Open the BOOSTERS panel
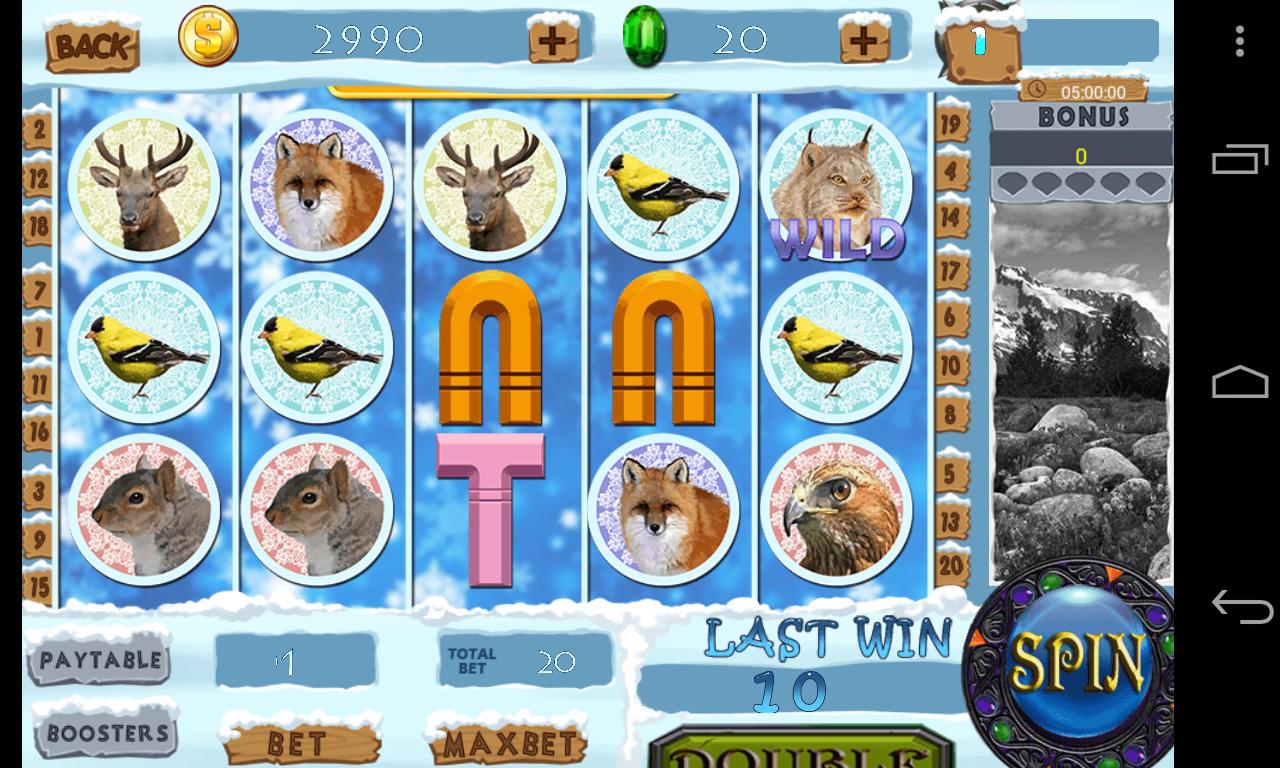 click(x=104, y=732)
